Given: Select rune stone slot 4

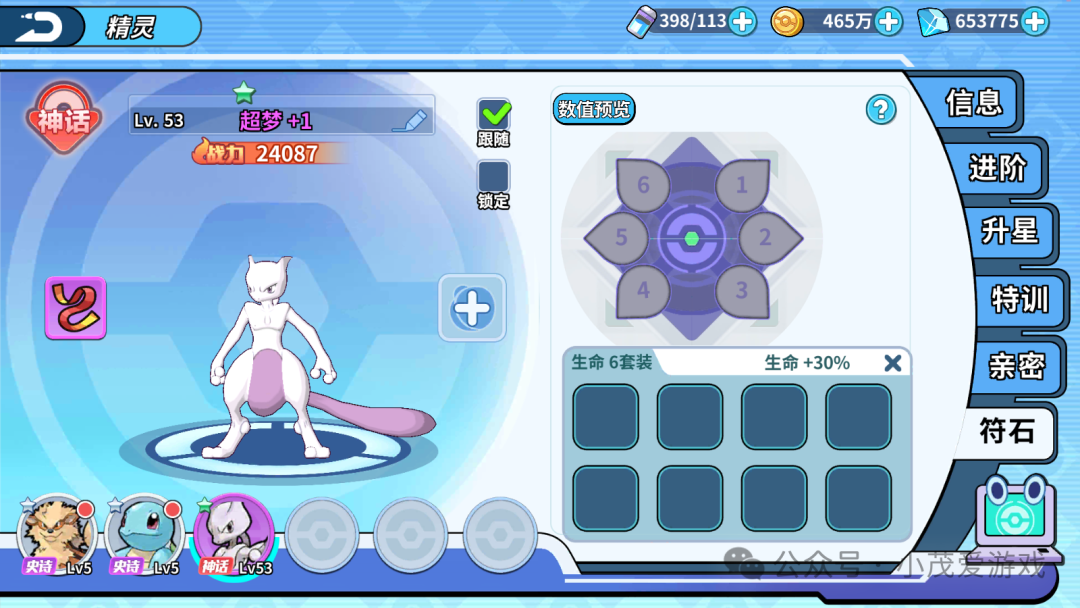Looking at the screenshot, I should pyautogui.click(x=643, y=291).
